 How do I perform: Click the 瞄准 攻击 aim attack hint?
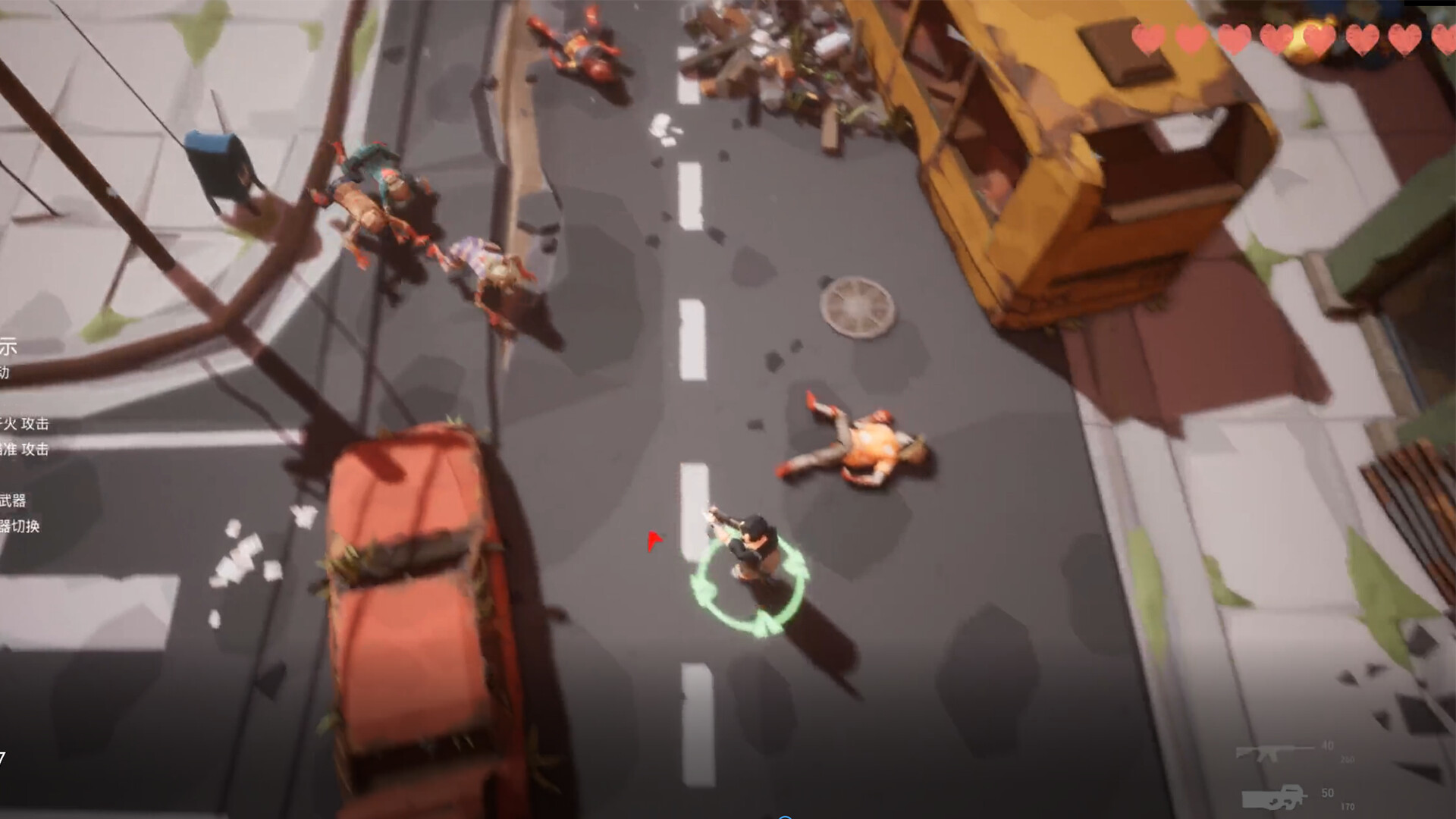[24, 449]
